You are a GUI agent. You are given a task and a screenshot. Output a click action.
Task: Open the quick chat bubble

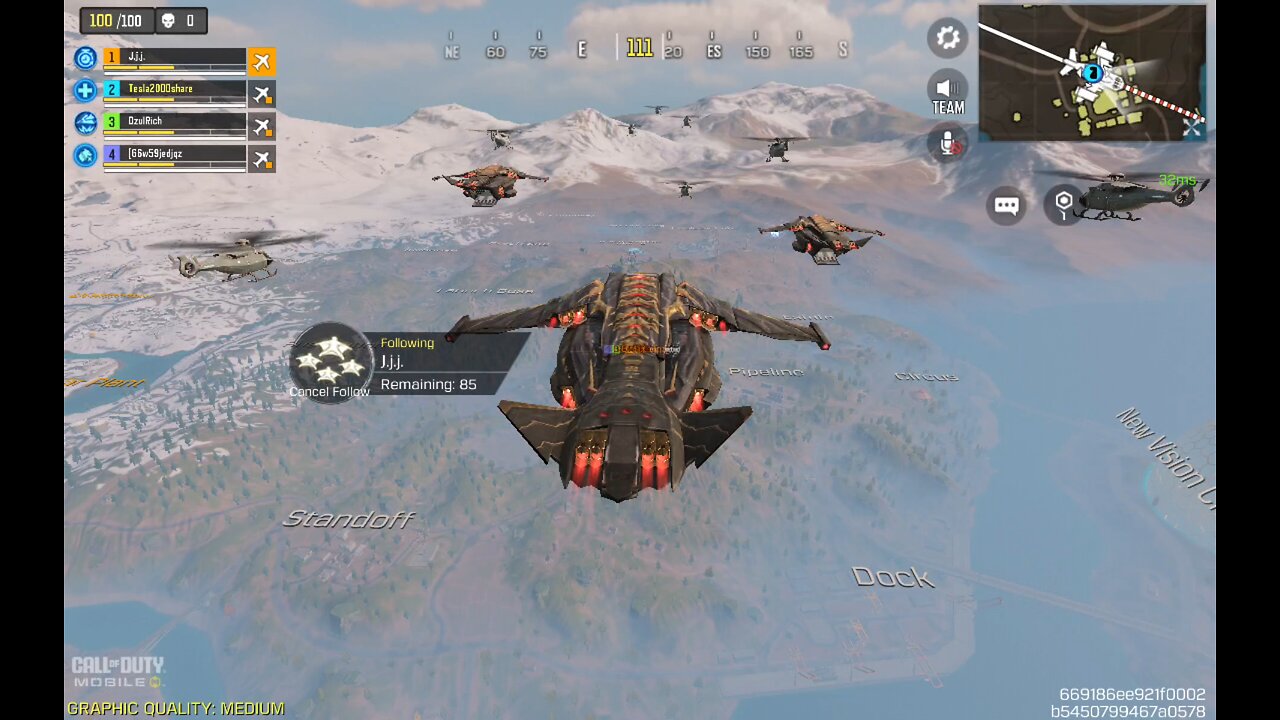pyautogui.click(x=1006, y=206)
